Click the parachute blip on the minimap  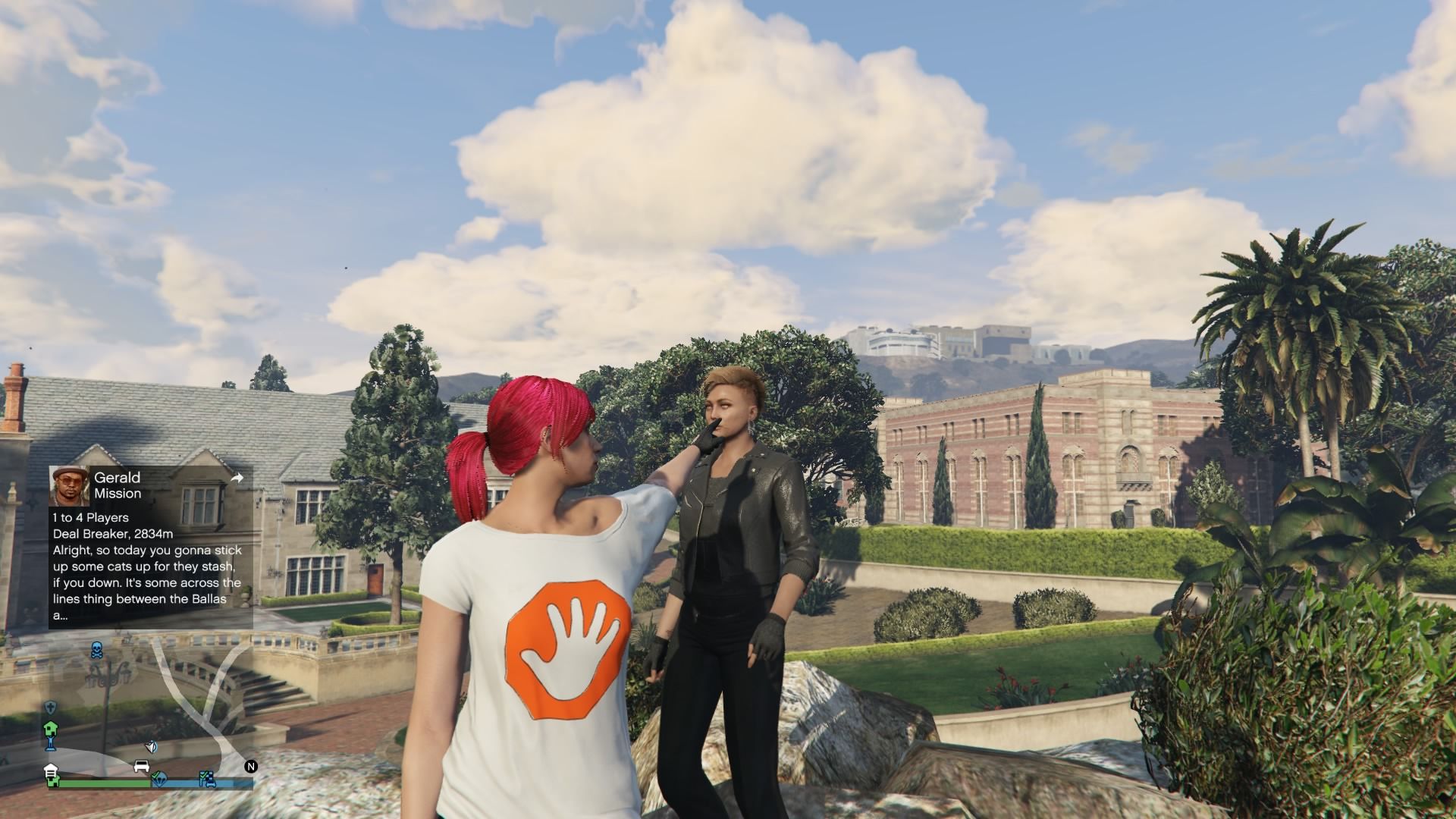tap(159, 778)
